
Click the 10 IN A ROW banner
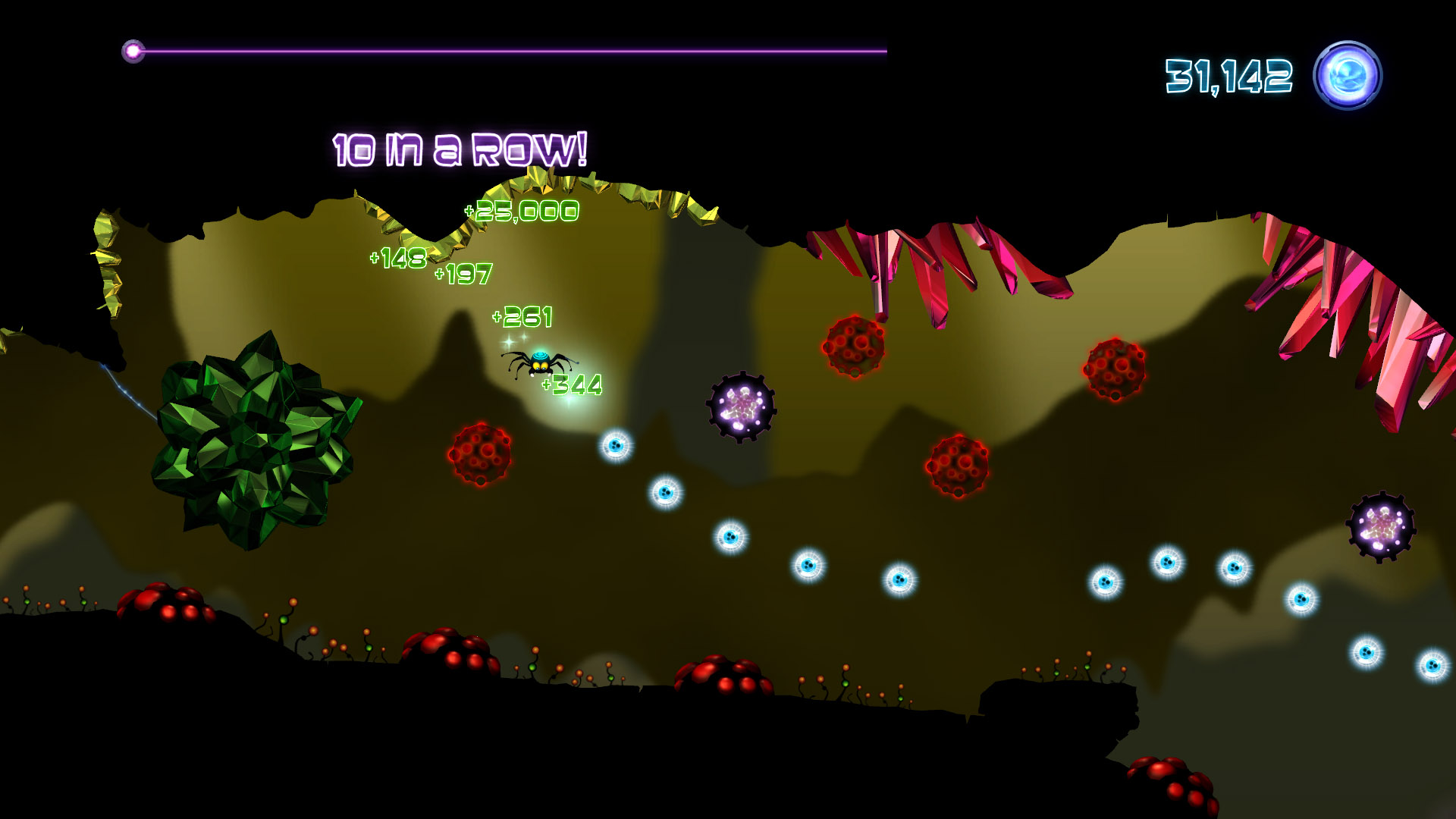pos(459,149)
